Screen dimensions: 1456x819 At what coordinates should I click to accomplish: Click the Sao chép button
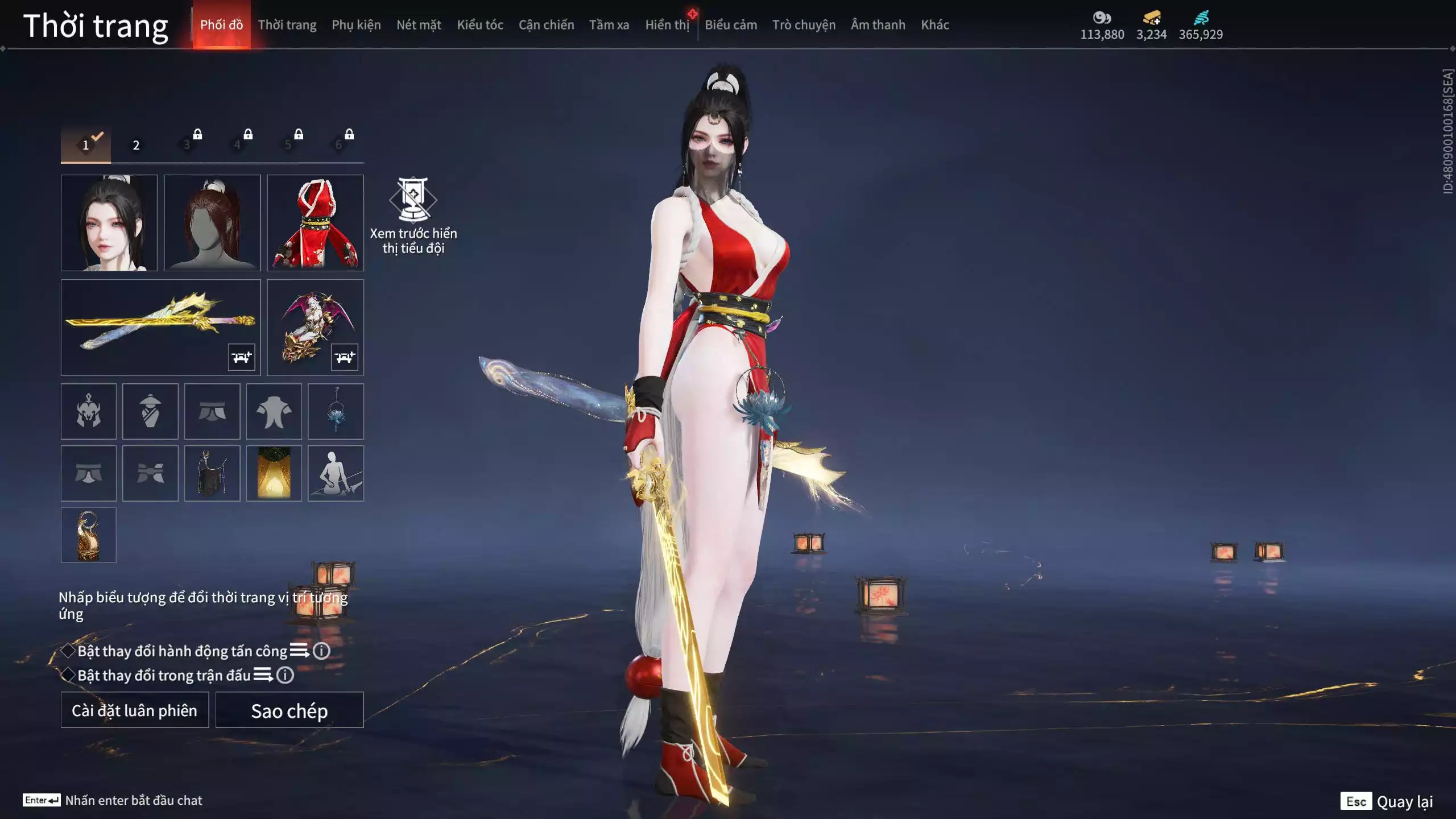click(289, 710)
